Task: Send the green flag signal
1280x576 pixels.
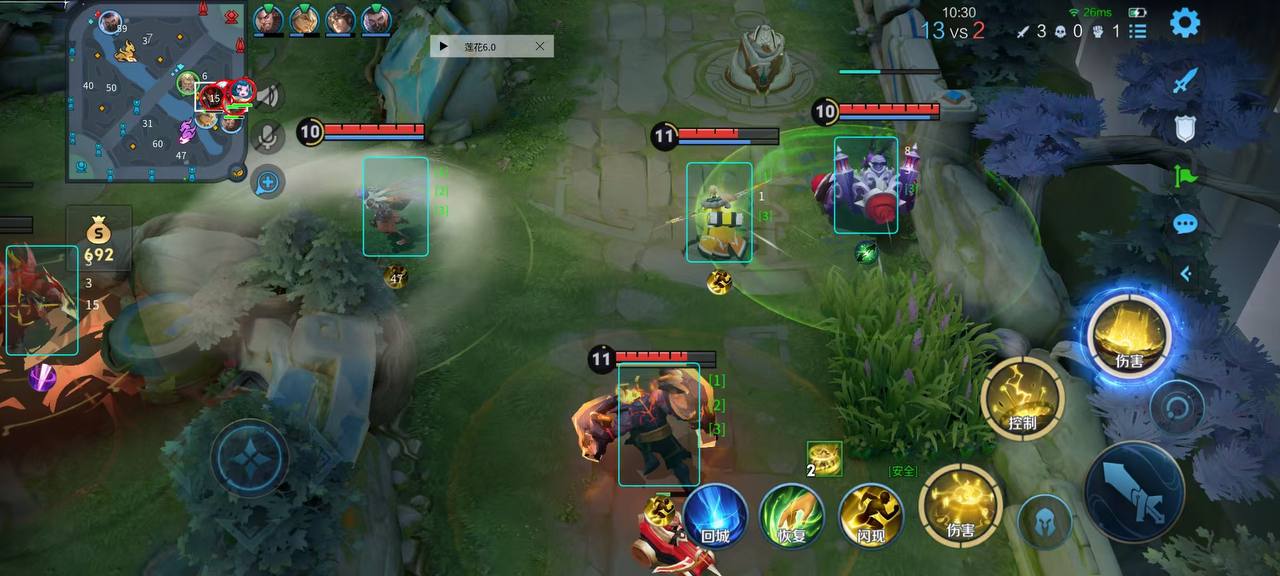Action: point(1185,176)
